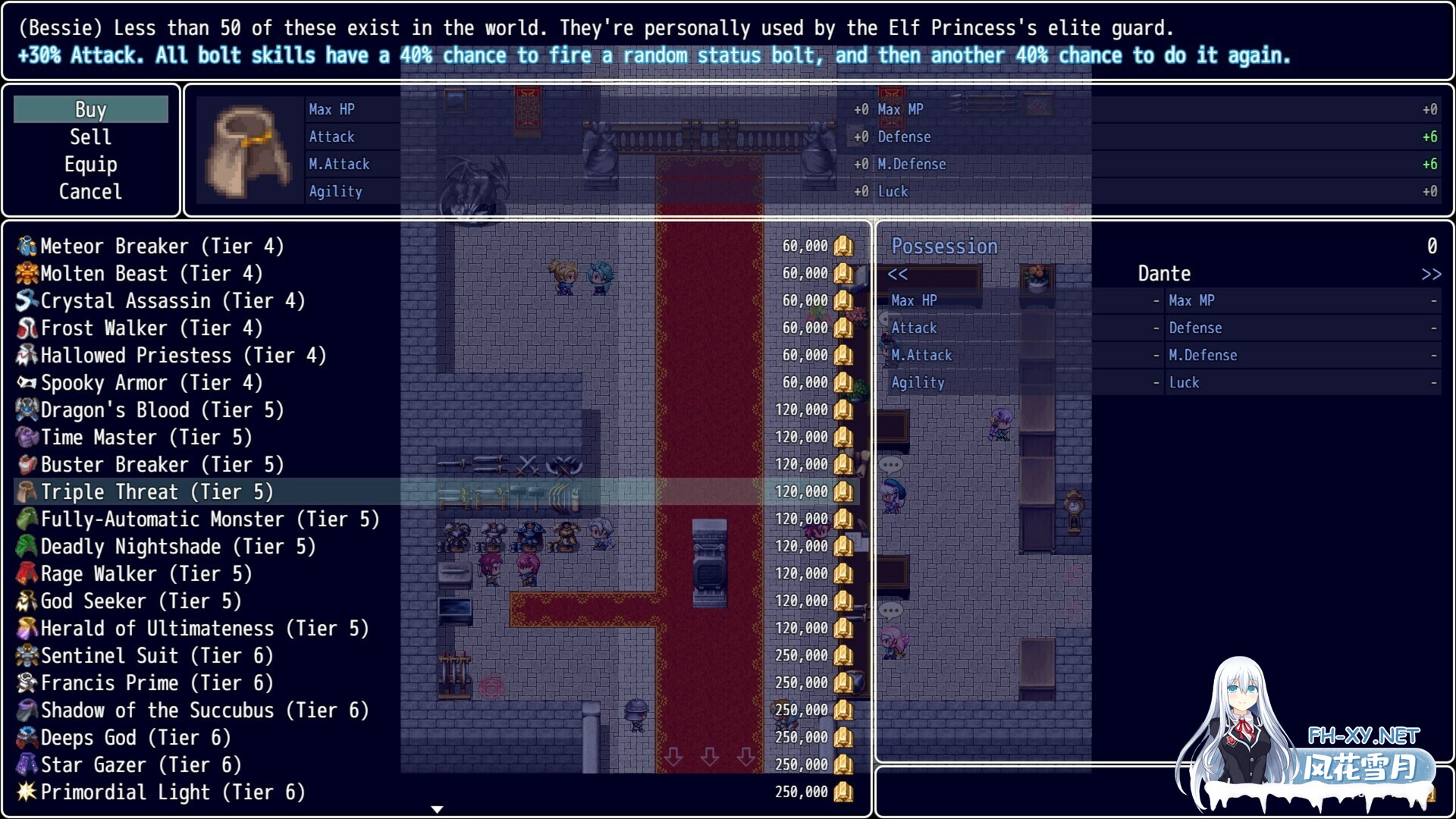1456x819 pixels.
Task: Select Spooky Armor (Tier 4)
Action: coord(151,382)
